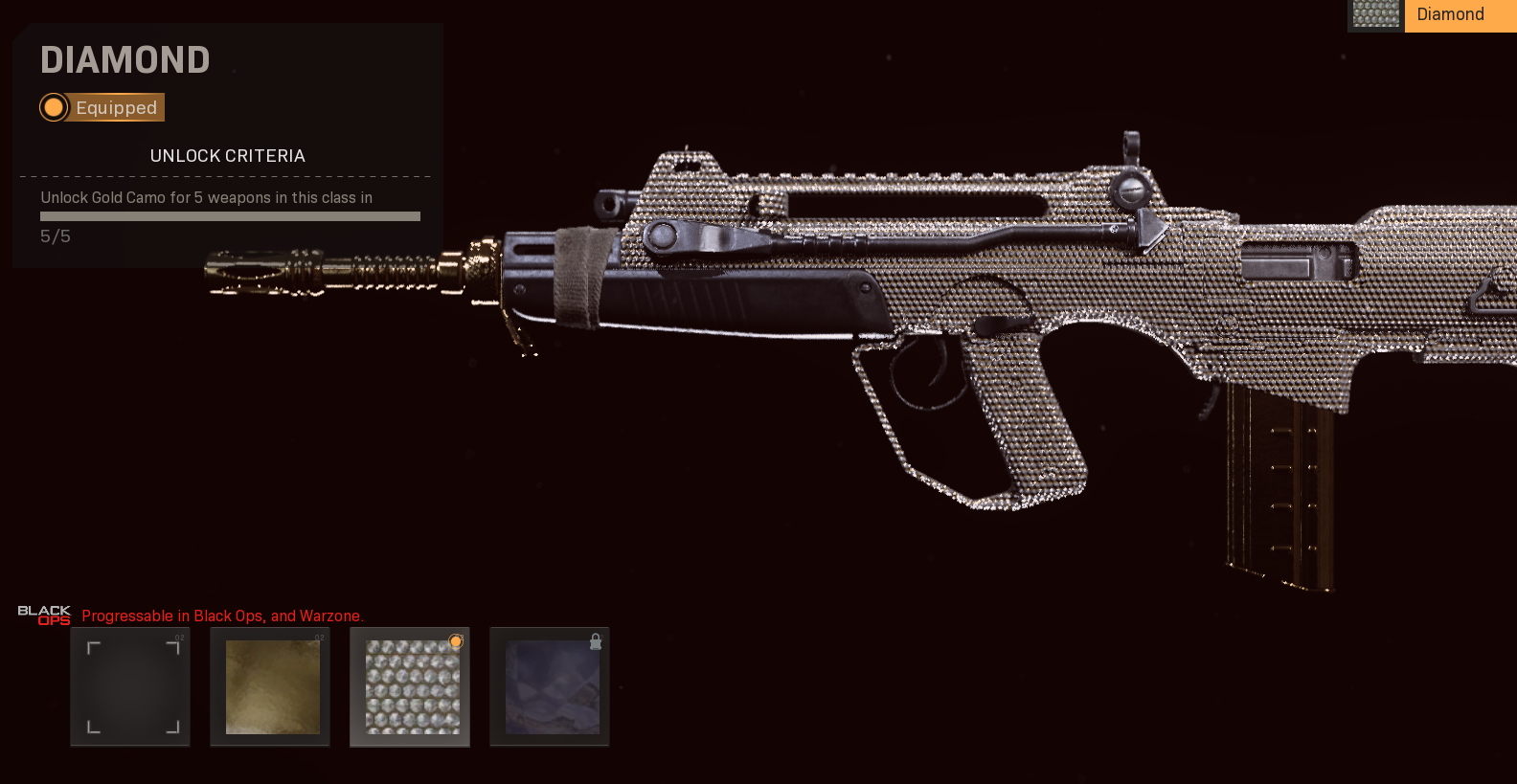
Task: Select the lock icon on the locked camo
Action: [596, 642]
